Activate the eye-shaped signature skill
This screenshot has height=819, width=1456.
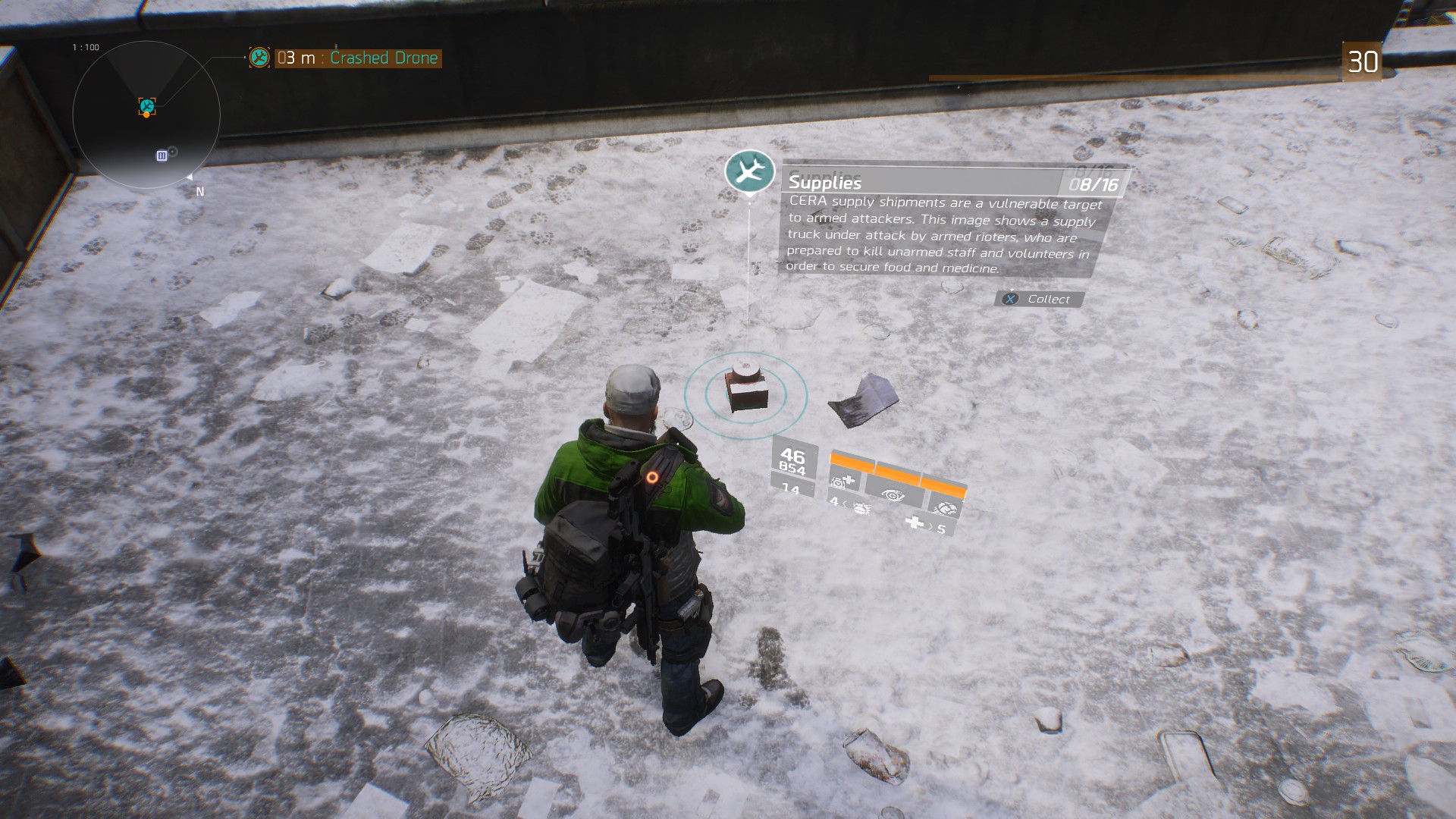pos(893,494)
